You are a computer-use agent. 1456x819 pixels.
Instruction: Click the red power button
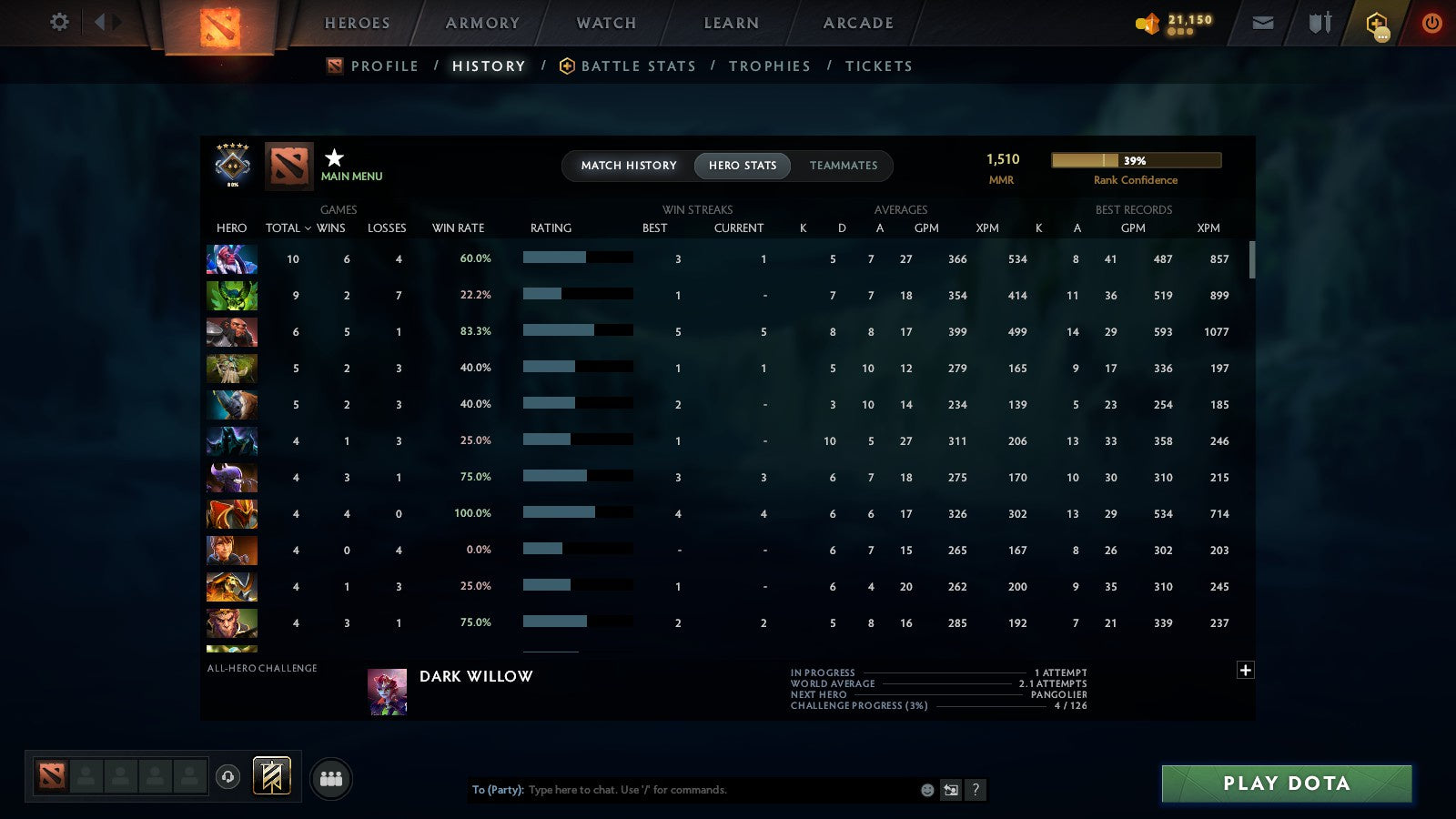[1431, 23]
